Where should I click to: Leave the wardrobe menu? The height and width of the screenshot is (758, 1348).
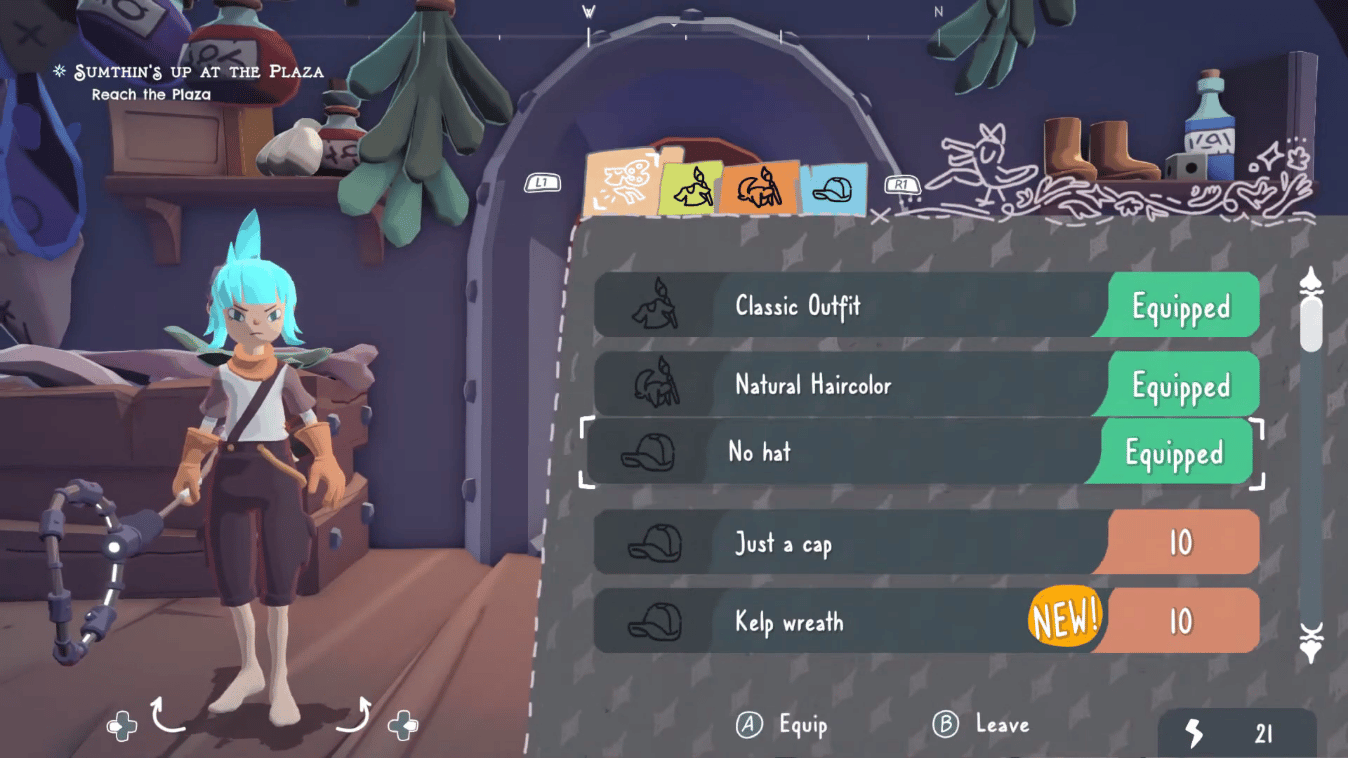pyautogui.click(x=981, y=725)
